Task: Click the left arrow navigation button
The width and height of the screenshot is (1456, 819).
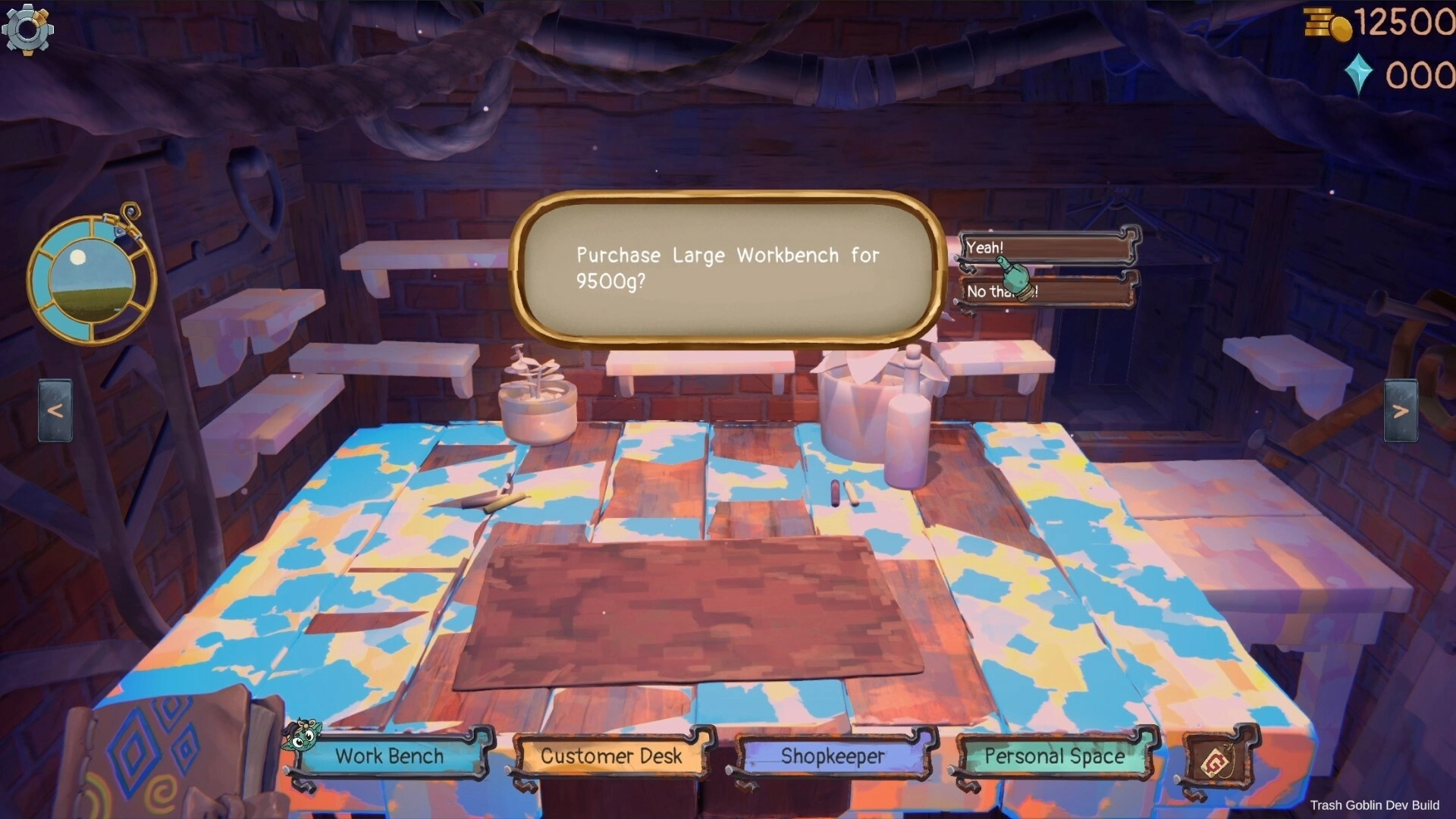Action: [55, 410]
